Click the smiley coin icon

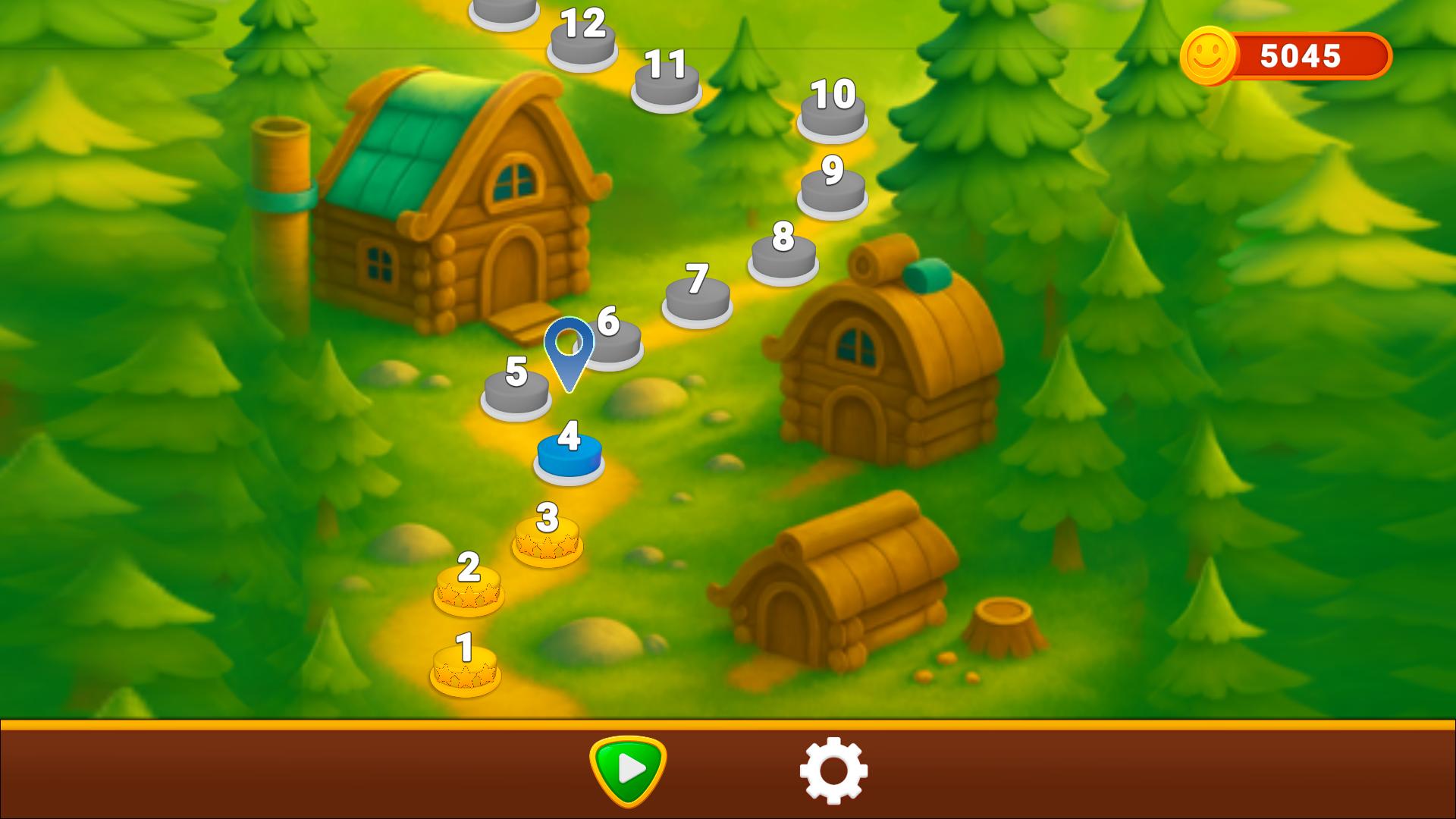click(1208, 55)
